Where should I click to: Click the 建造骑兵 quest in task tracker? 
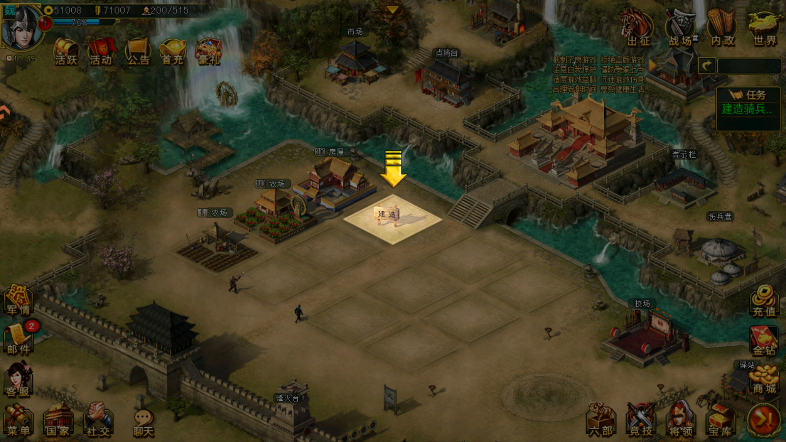(x=747, y=108)
